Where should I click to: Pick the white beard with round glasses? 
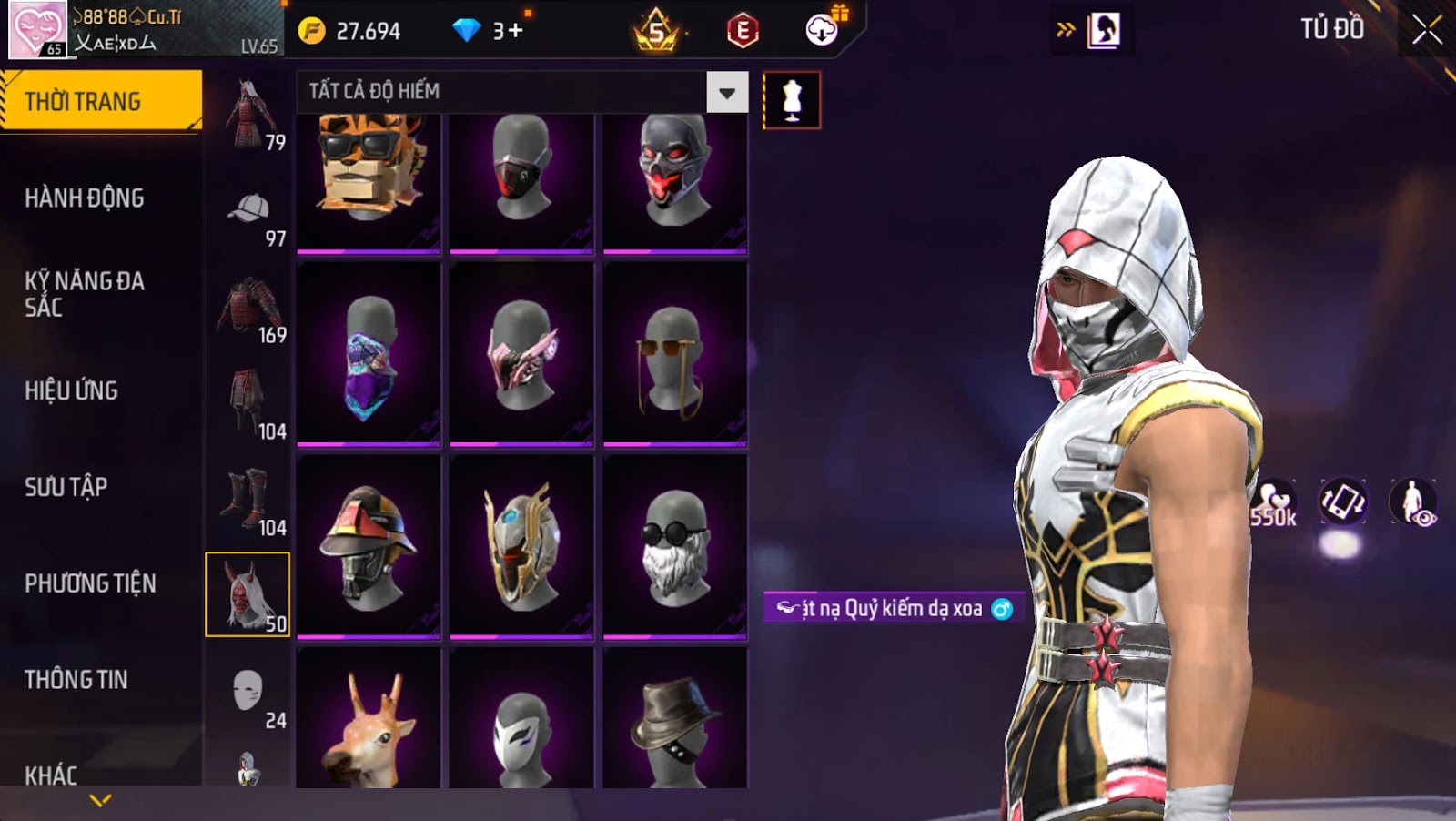tap(674, 546)
